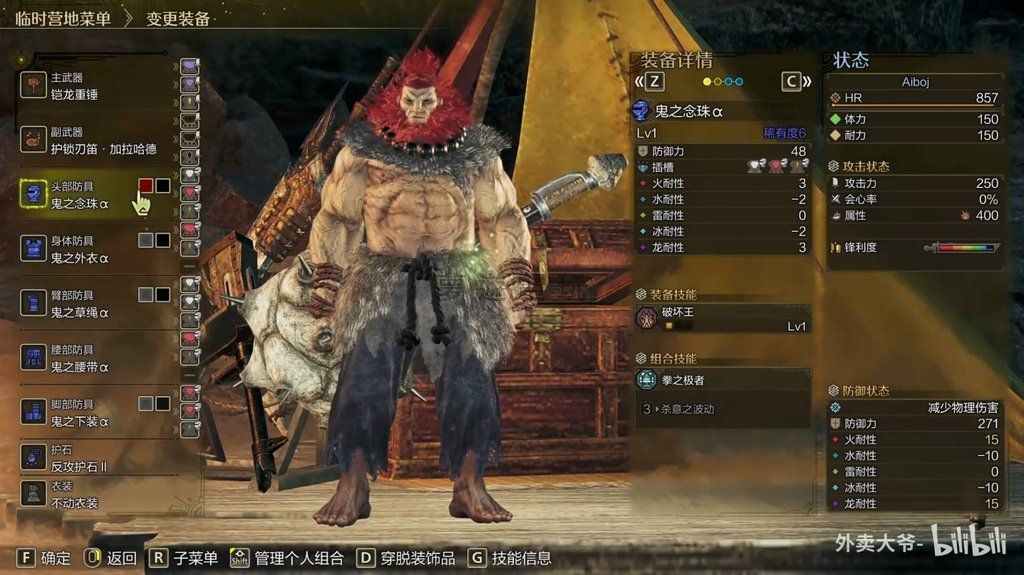Click 返回 to go back
This screenshot has width=1024, height=575.
tap(111, 558)
